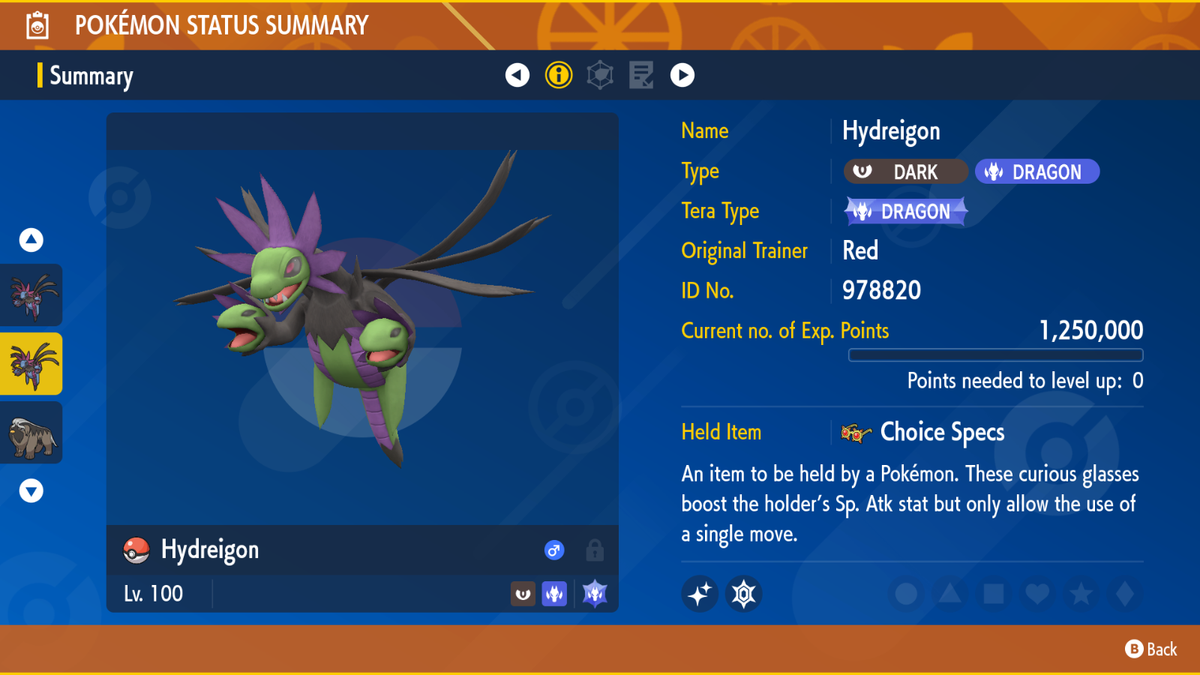Toggle the circle marking

906,594
